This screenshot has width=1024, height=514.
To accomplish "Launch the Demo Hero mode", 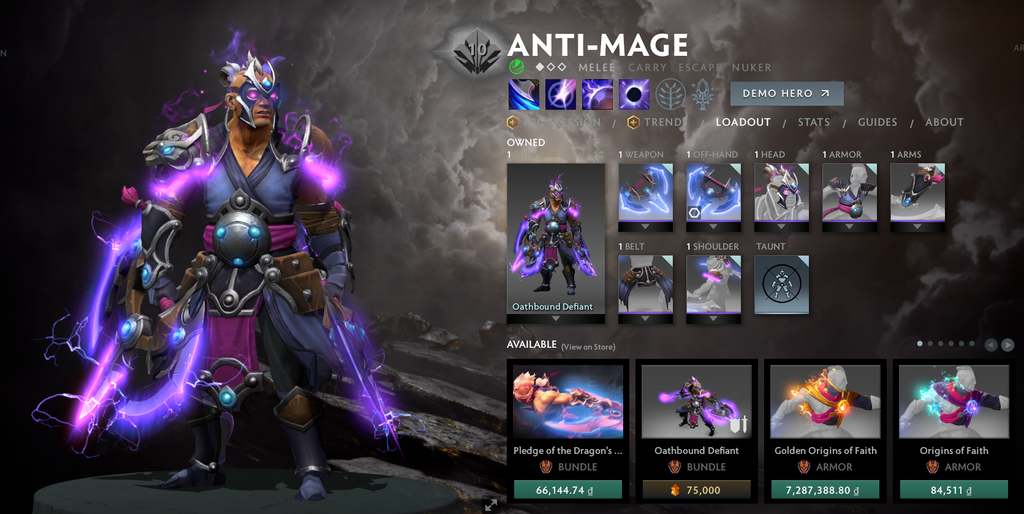I will coord(786,93).
